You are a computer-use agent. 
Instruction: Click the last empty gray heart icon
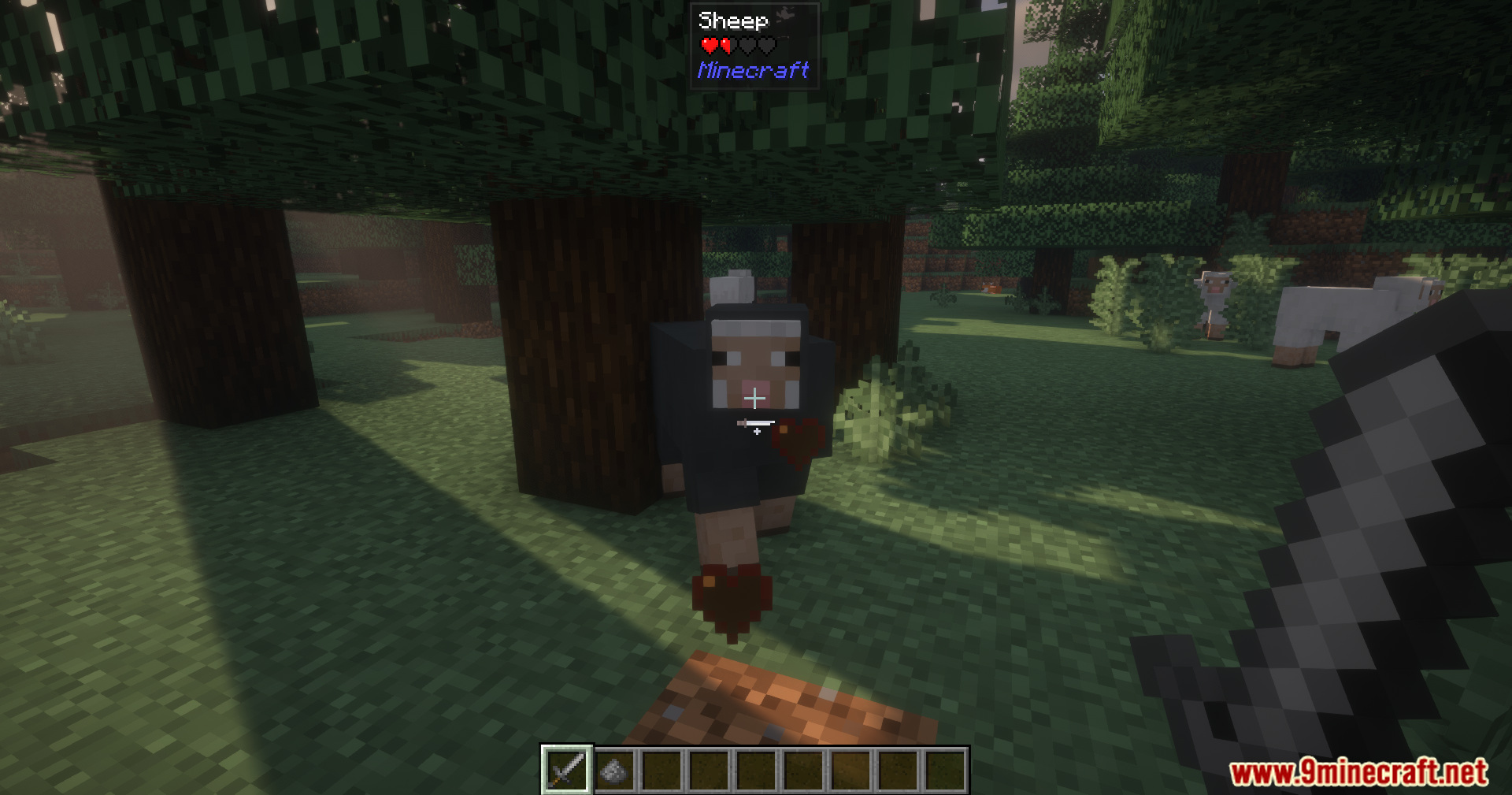[767, 45]
